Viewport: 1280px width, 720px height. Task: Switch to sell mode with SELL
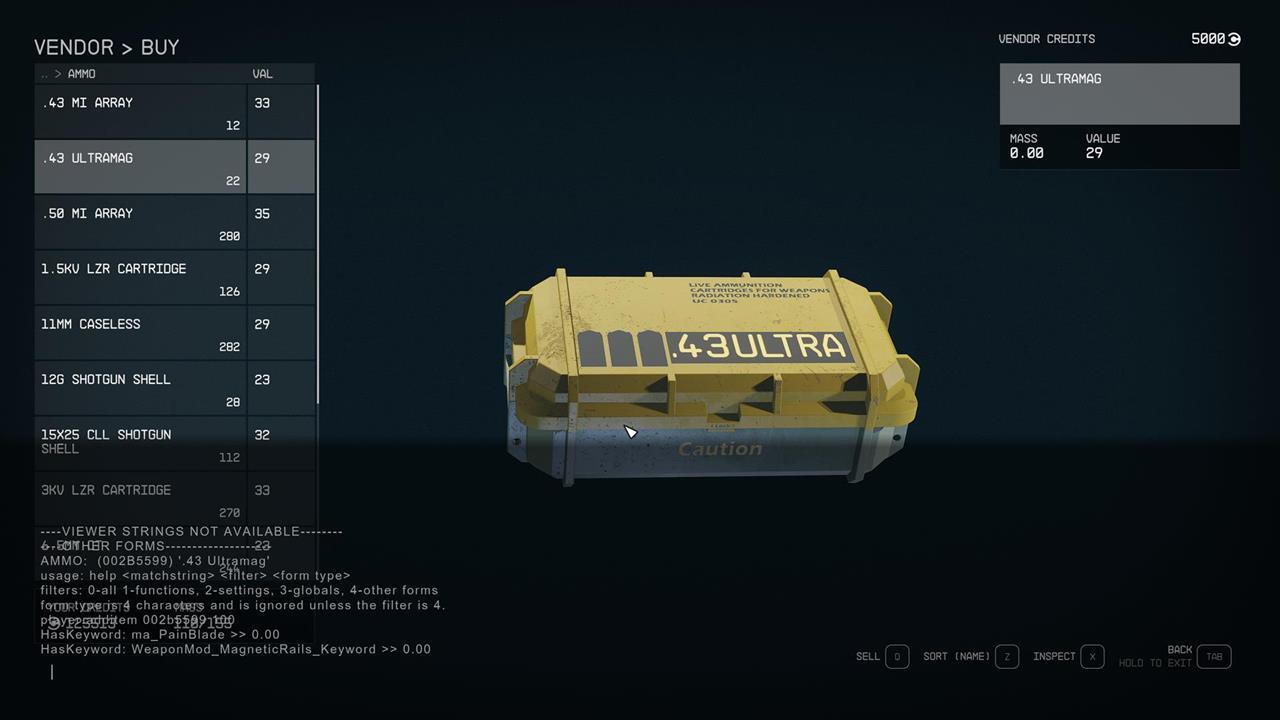point(867,656)
